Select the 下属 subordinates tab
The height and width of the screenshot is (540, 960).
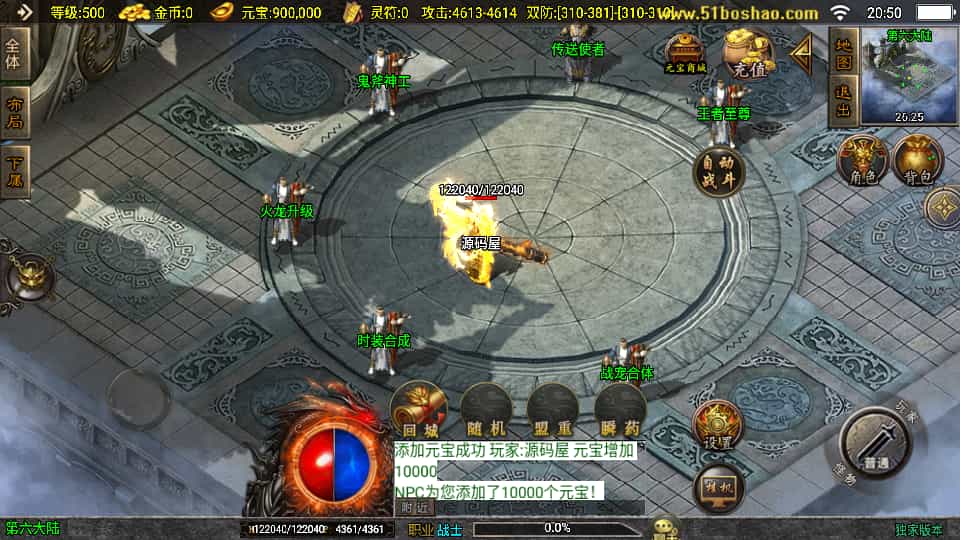14,173
